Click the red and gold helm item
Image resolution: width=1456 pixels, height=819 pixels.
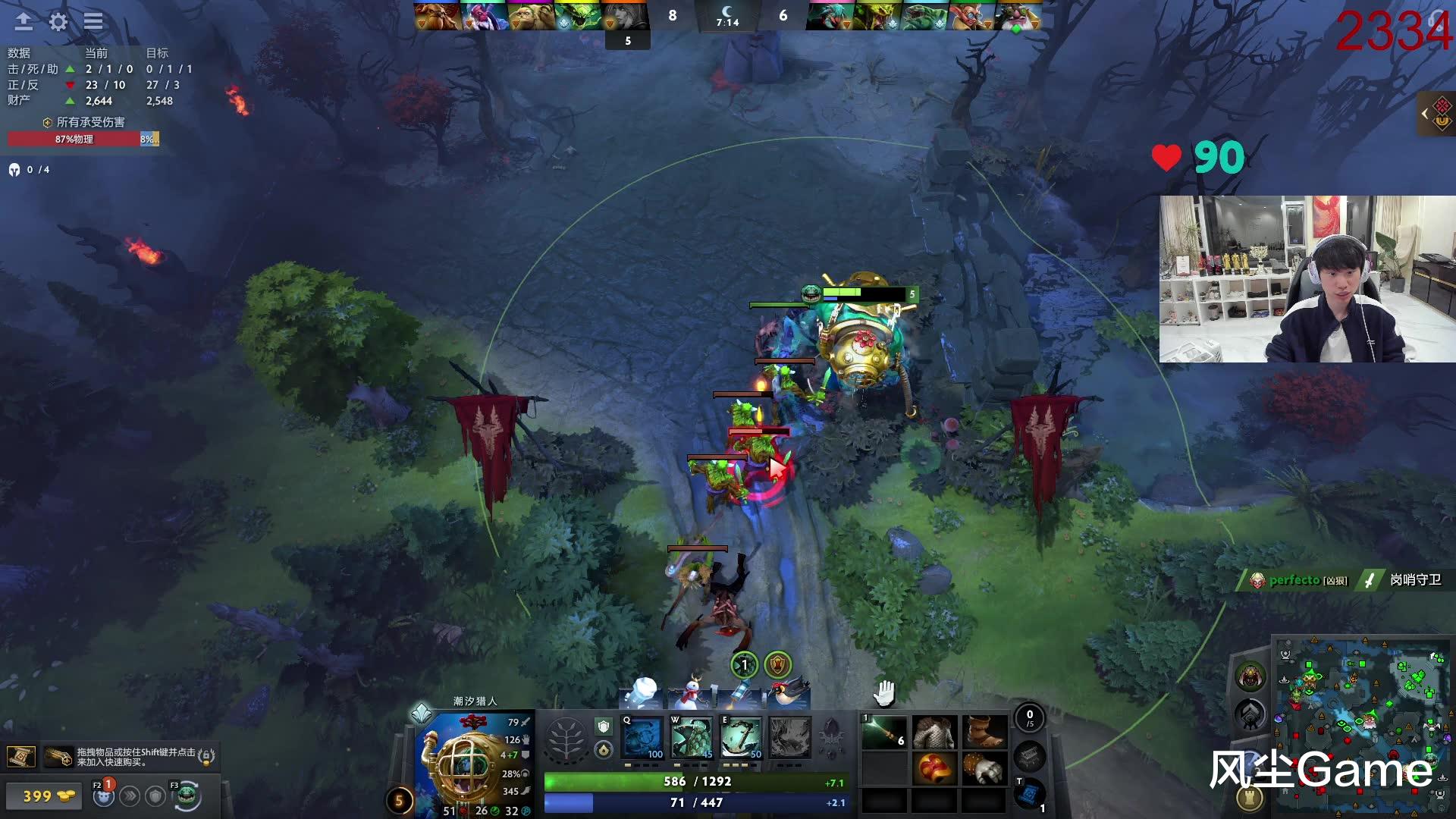coord(934,769)
